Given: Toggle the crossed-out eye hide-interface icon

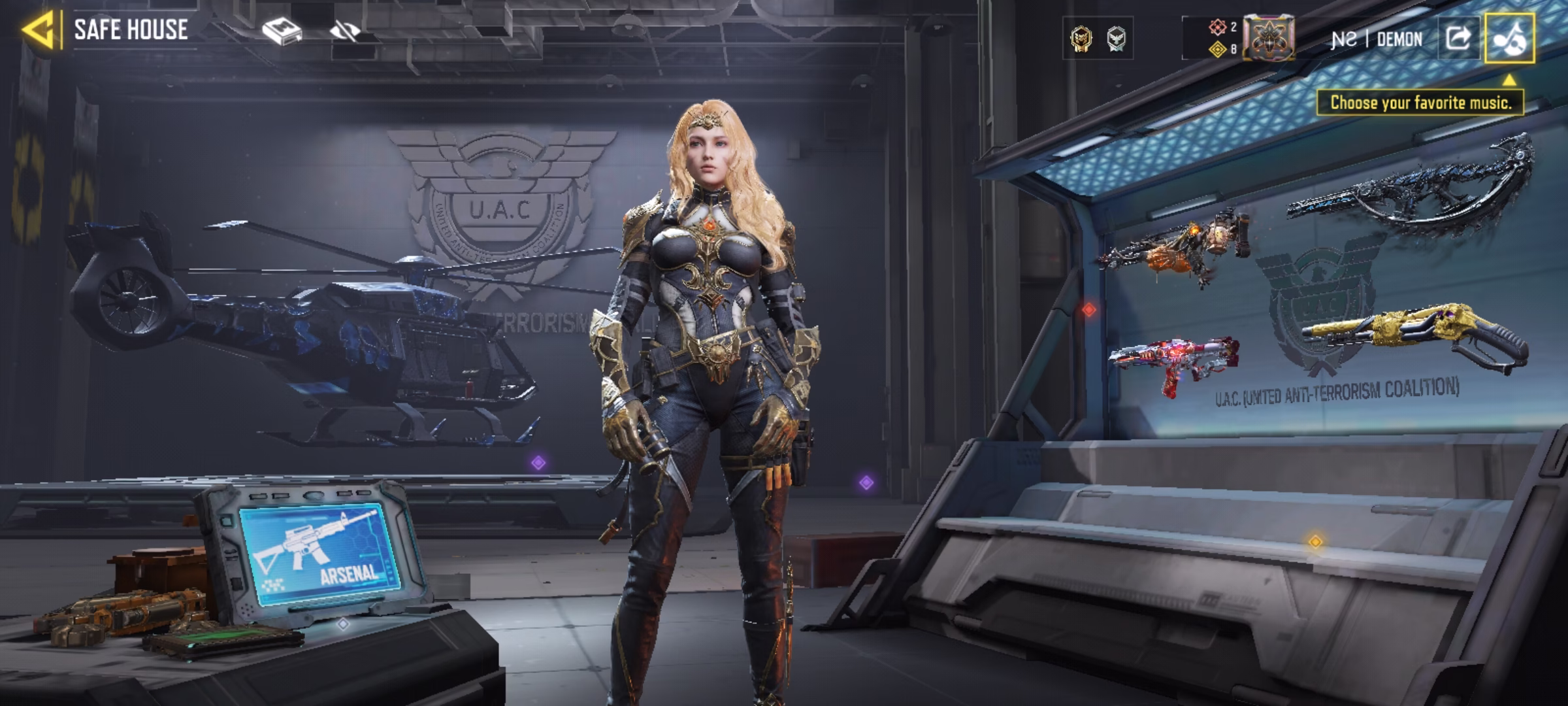Looking at the screenshot, I should coord(344,31).
